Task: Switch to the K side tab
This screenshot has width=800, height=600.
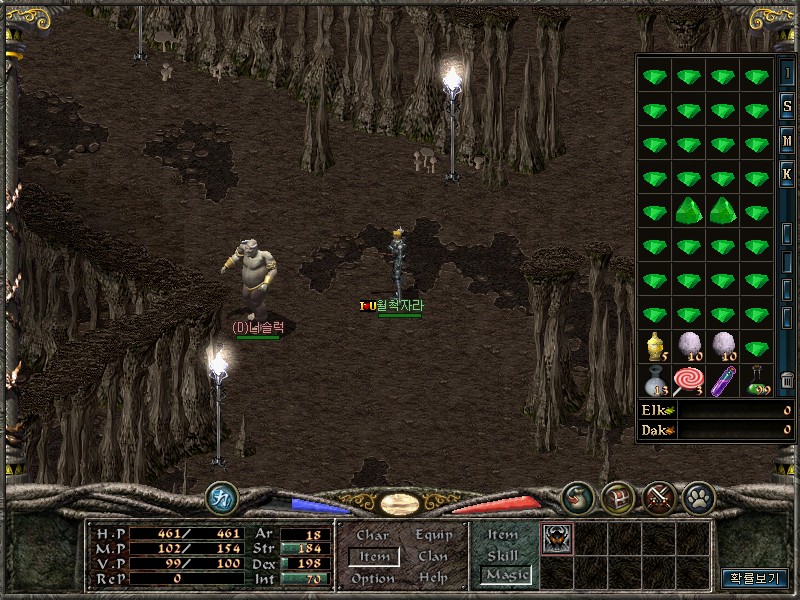Action: point(787,174)
